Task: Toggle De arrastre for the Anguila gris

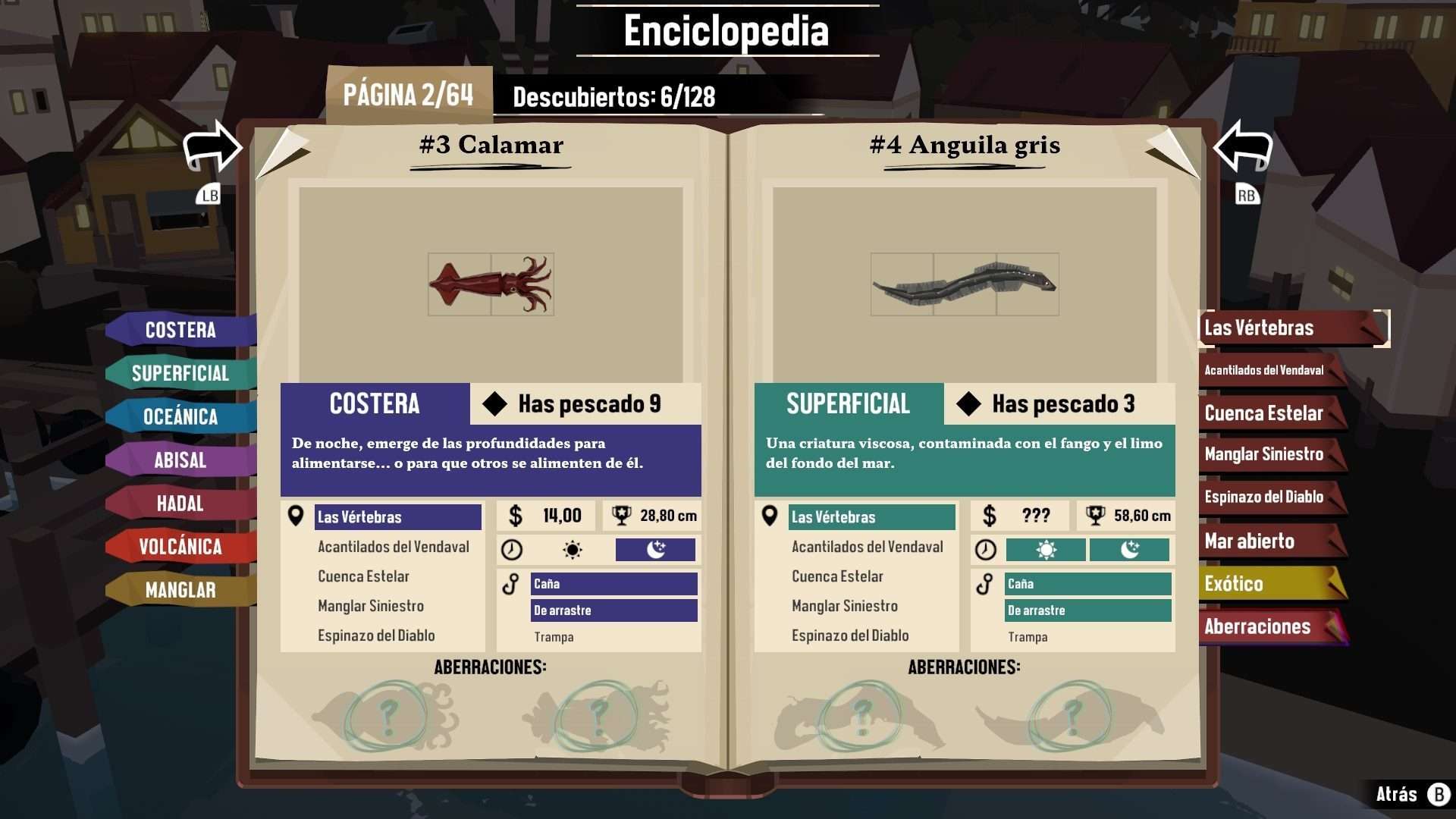Action: point(1087,610)
